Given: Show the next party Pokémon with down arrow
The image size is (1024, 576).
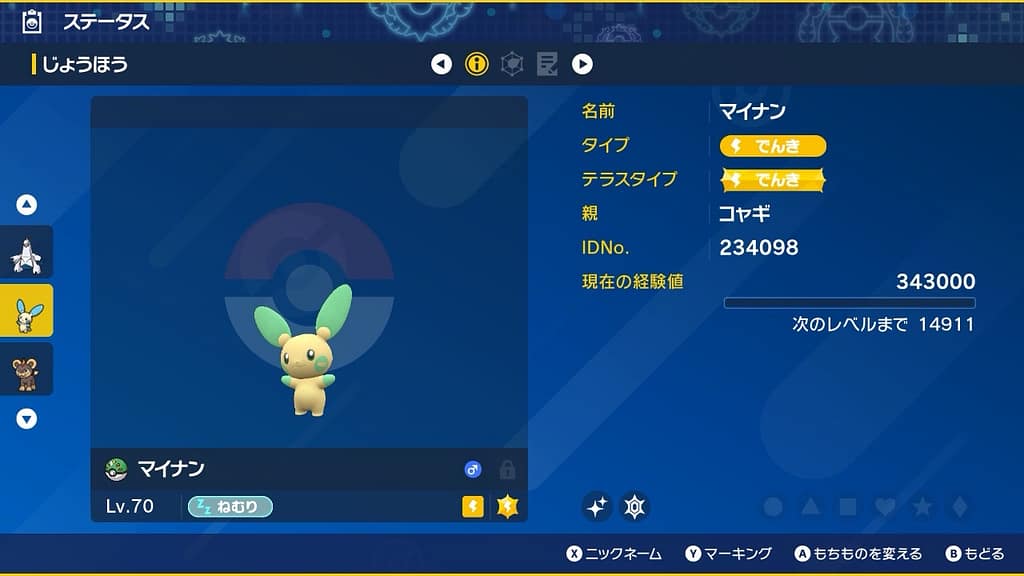Looking at the screenshot, I should [27, 419].
